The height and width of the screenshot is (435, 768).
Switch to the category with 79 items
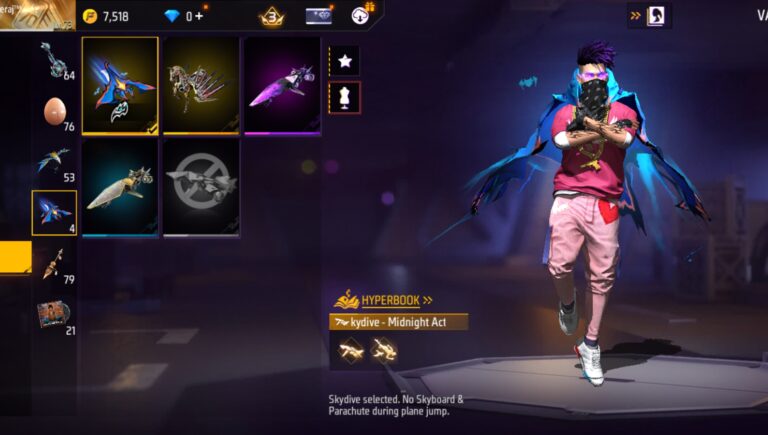54,264
